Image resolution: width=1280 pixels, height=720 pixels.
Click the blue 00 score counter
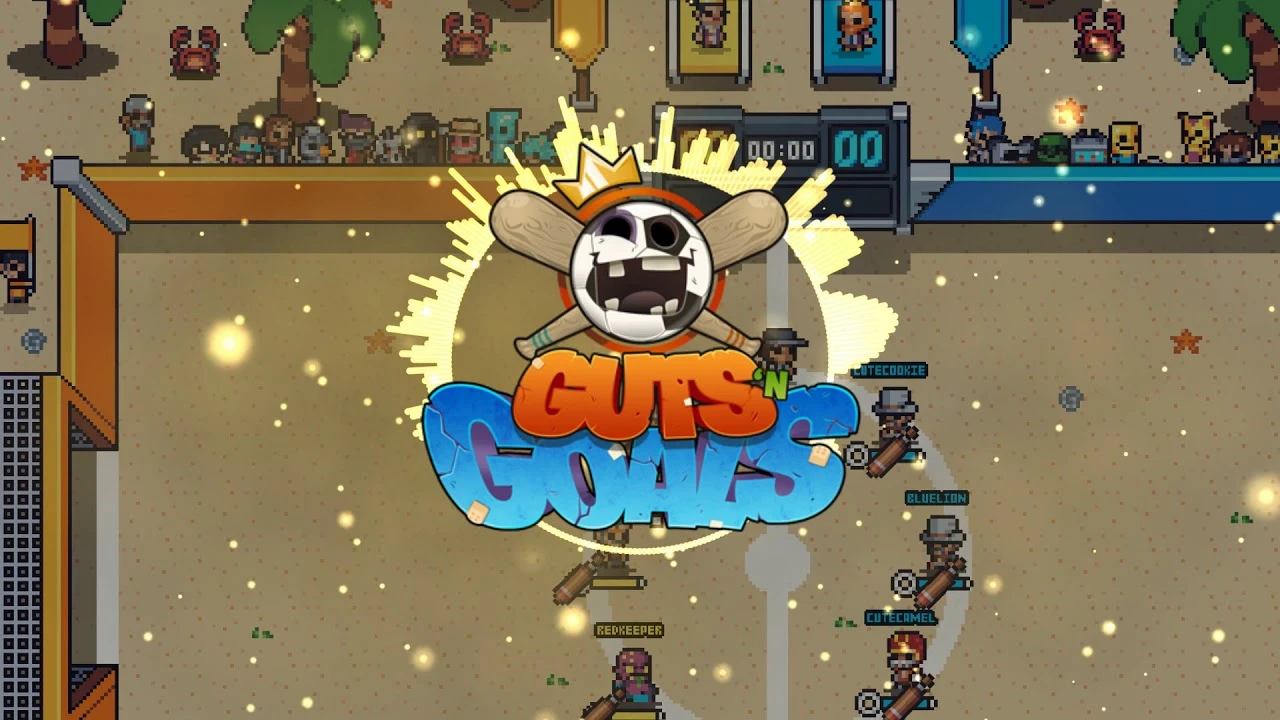[855, 147]
